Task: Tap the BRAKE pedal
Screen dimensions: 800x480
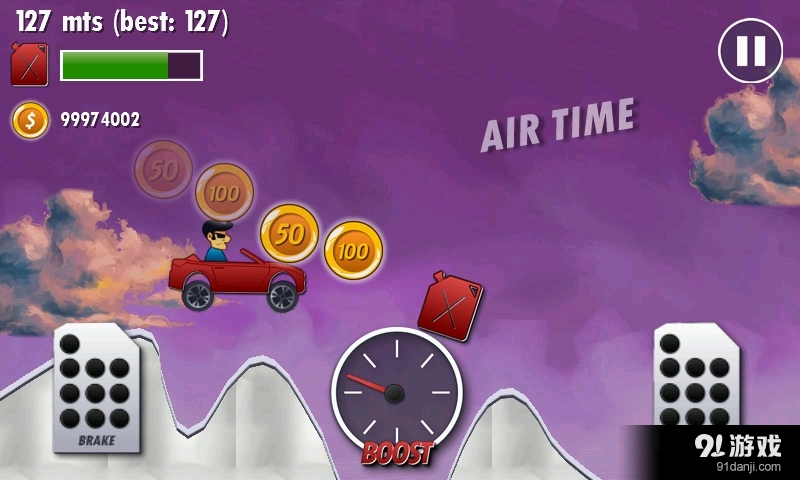Action: (x=96, y=388)
